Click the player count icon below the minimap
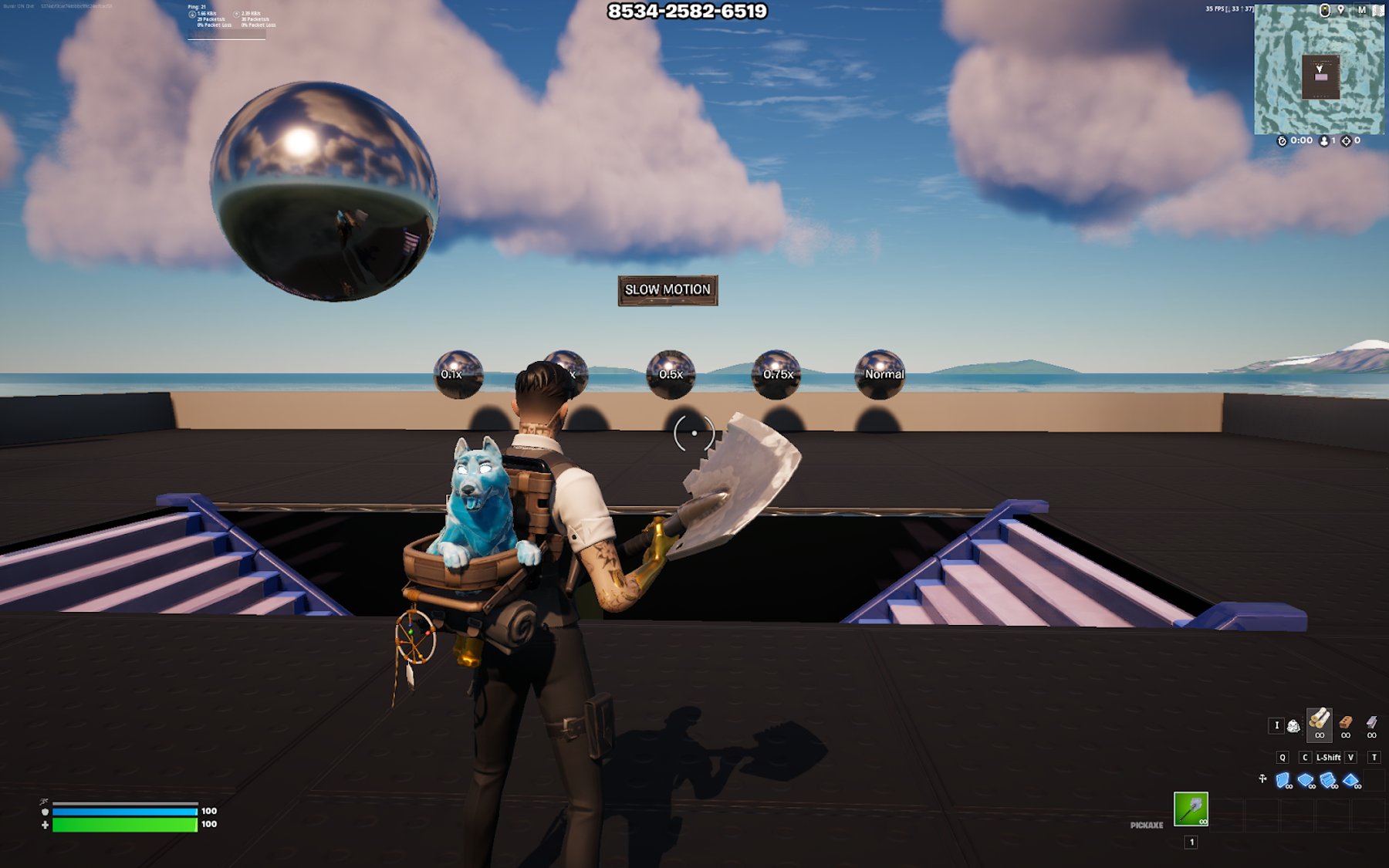The image size is (1389, 868). click(x=1324, y=141)
